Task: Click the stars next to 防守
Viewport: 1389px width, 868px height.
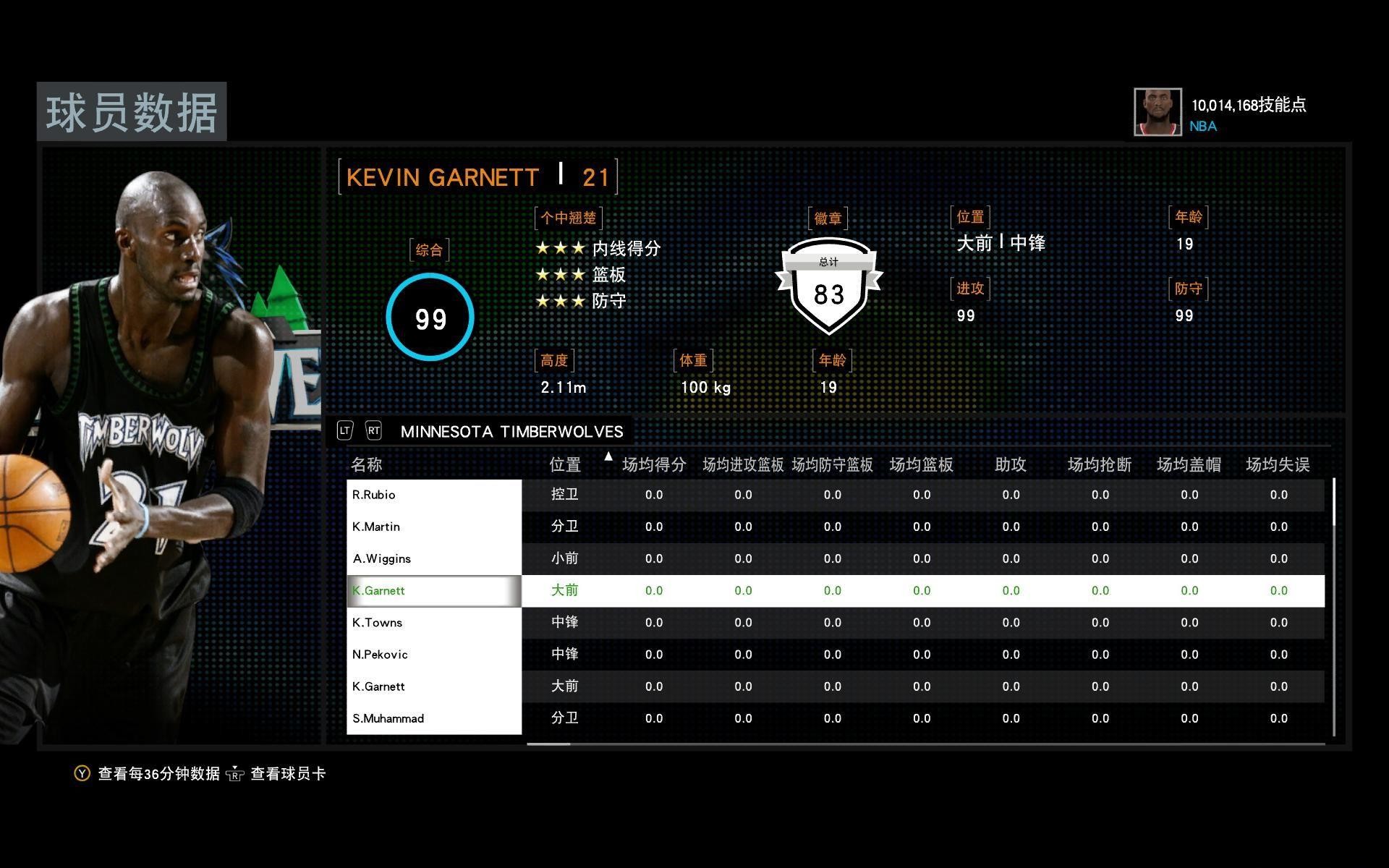Action: click(x=561, y=300)
